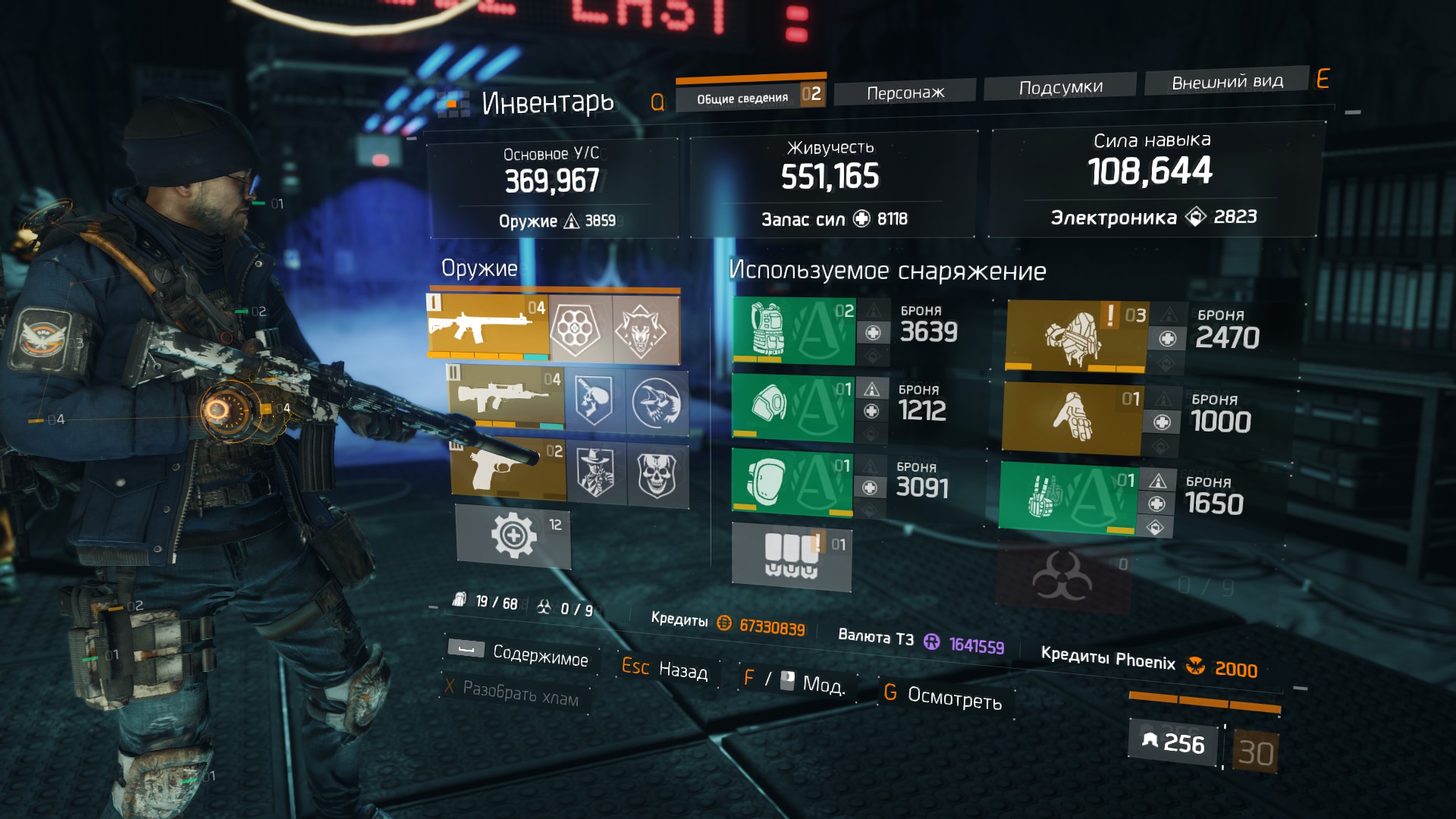Open the Мод. modifications option
The height and width of the screenshot is (819, 1456).
coord(822,685)
